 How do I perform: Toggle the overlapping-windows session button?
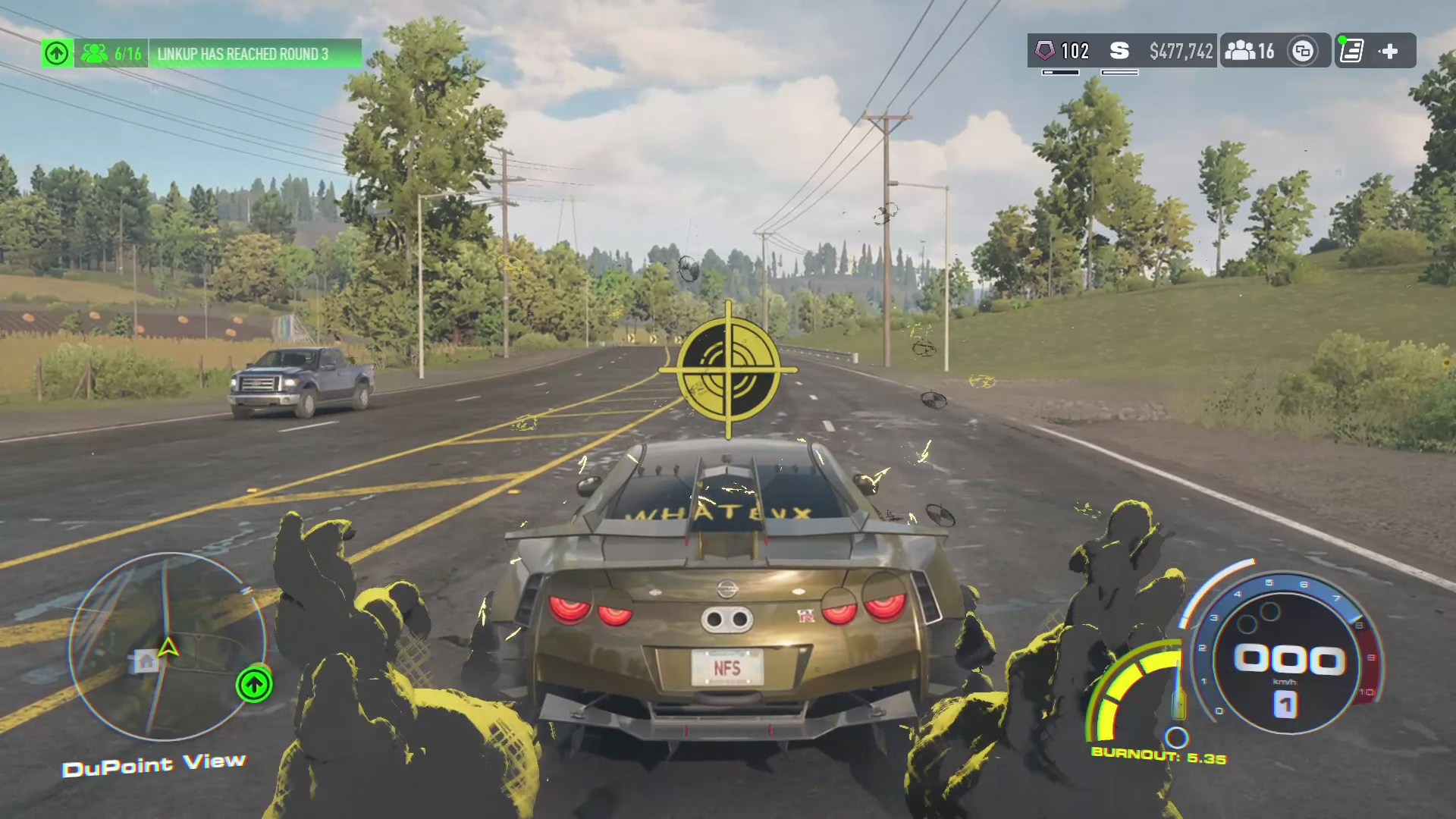(1303, 51)
